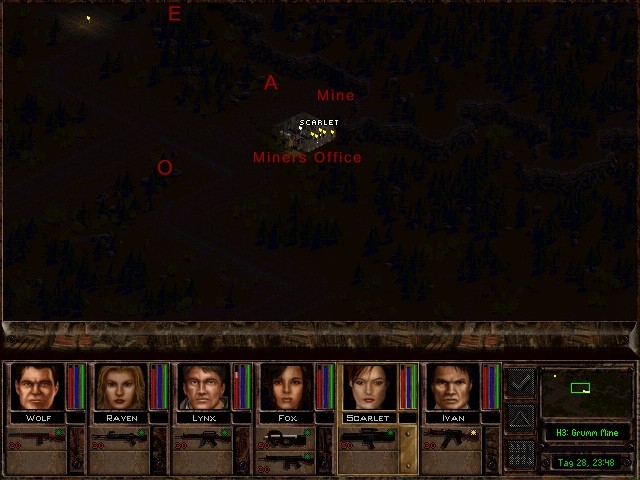The width and height of the screenshot is (640, 480).
Task: Choose mercenary Lynx's portrait
Action: 203,386
